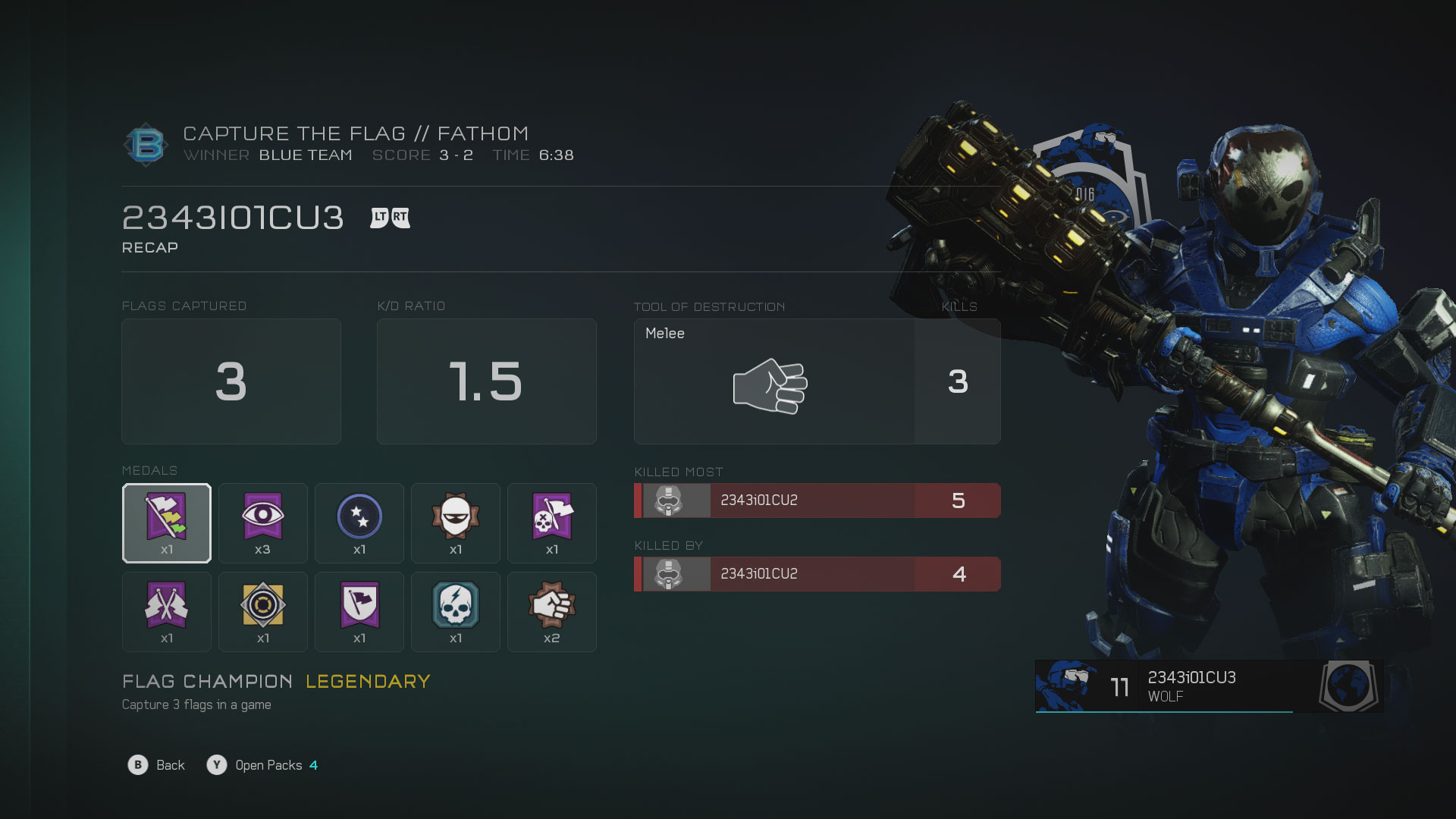Pick the teal skull lightning medal
The image size is (1456, 819).
point(456,612)
